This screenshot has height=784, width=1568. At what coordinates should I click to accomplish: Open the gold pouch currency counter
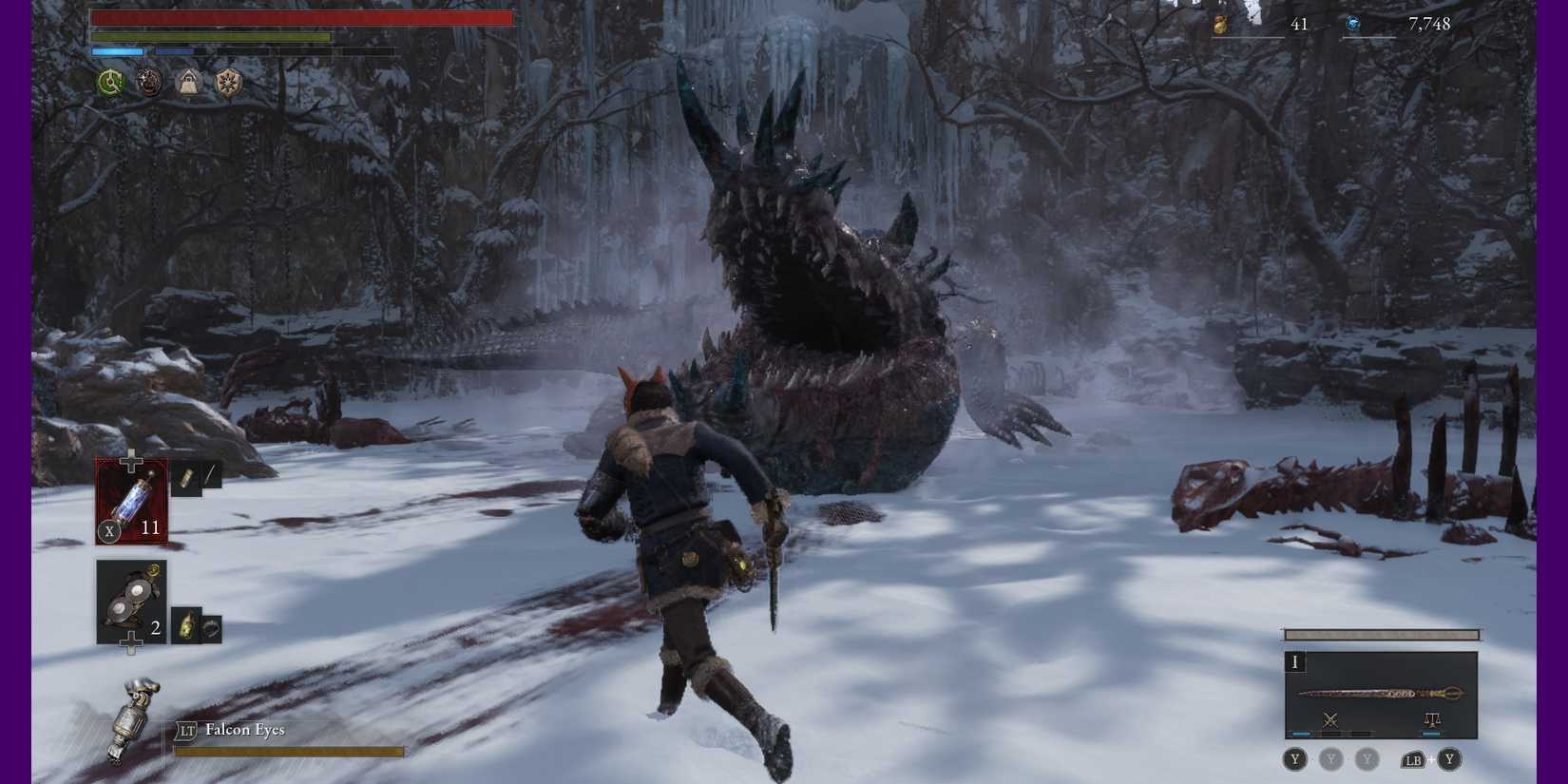click(1219, 24)
